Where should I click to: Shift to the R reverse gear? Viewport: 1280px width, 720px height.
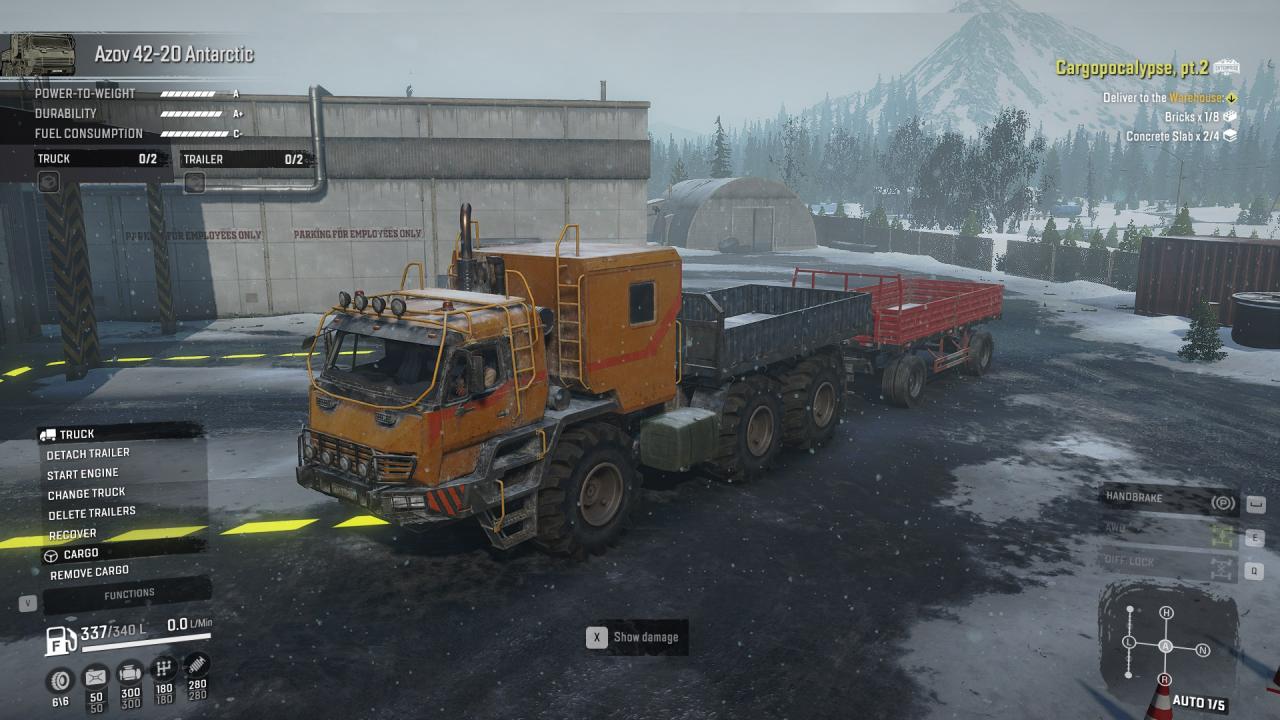(x=1164, y=680)
